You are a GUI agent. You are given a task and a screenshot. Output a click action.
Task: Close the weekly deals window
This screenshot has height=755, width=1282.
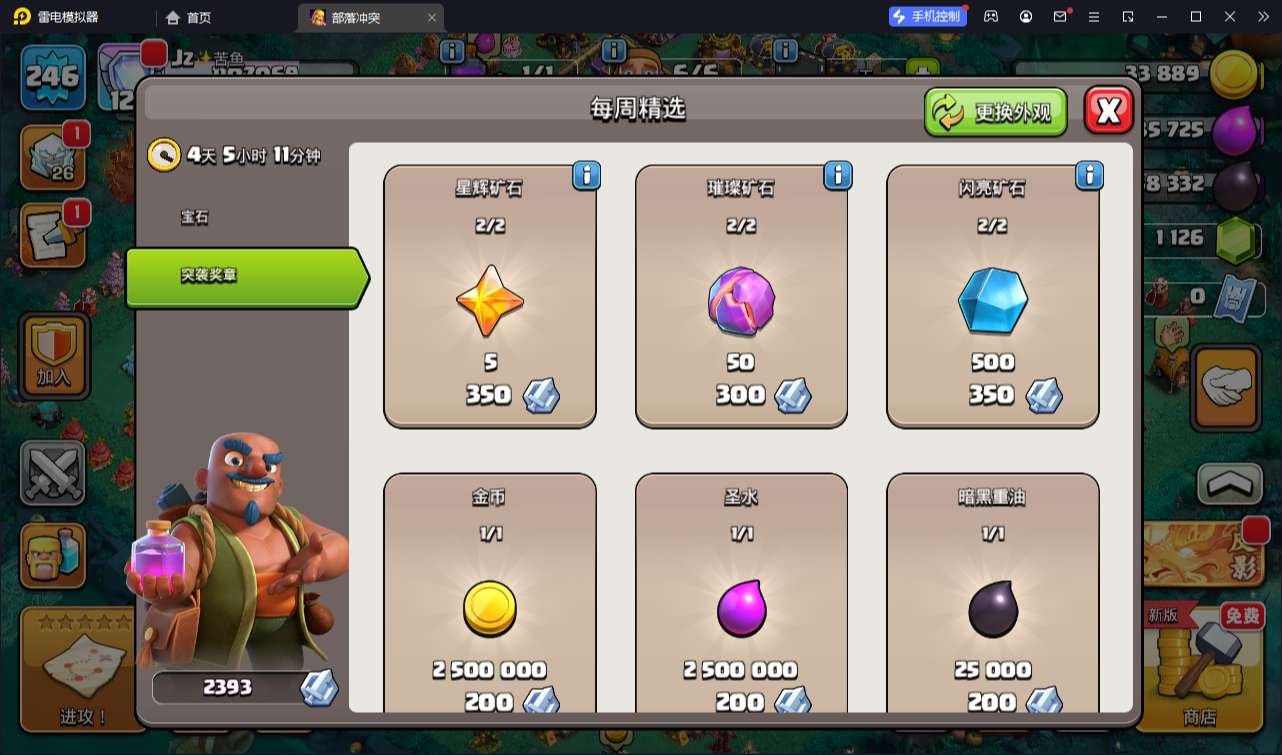(x=1108, y=110)
